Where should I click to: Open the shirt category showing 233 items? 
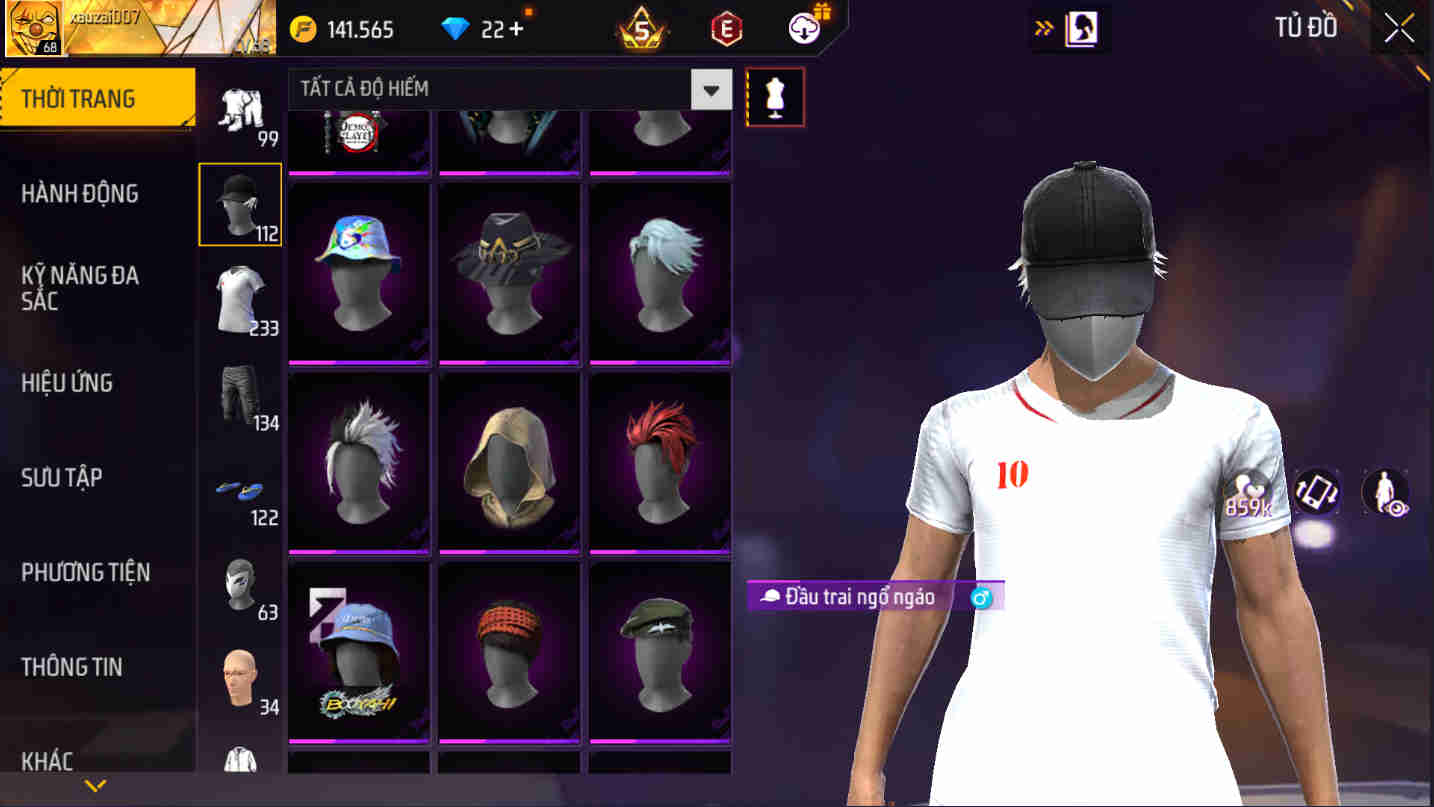tap(240, 298)
